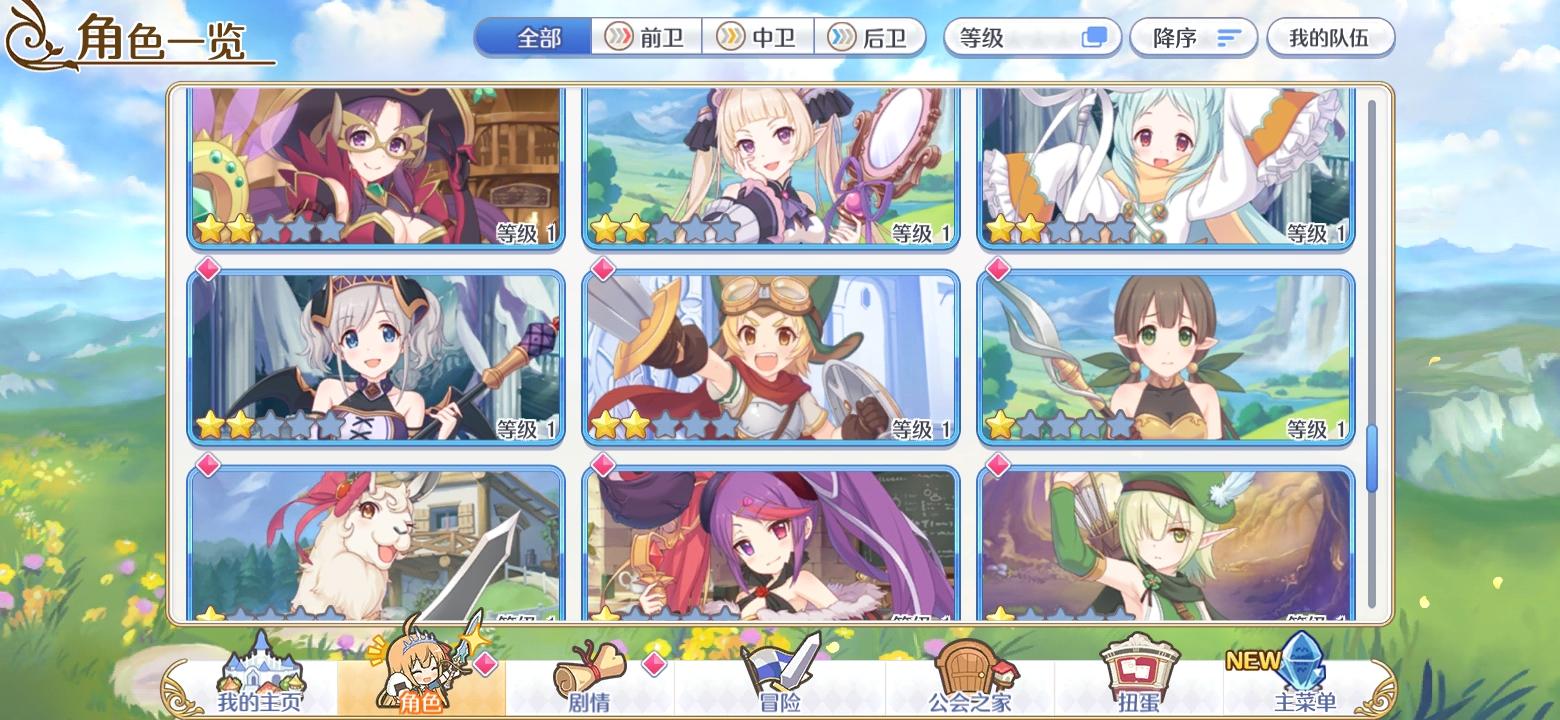Select the 前卫 vanguard filter
The width and height of the screenshot is (1560, 720).
click(648, 37)
